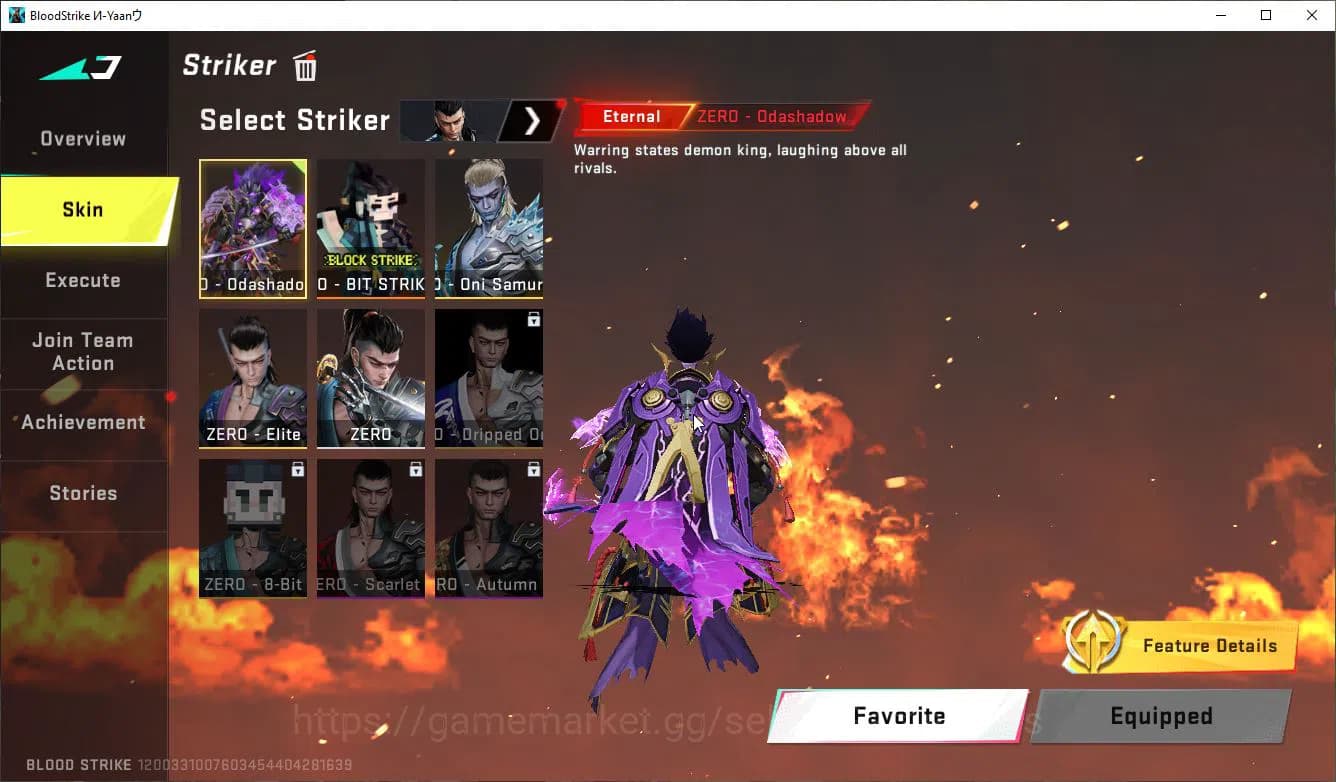Toggle the lock on ZERO - Autumn skin
Viewport: 1336px width, 782px height.
coord(533,468)
